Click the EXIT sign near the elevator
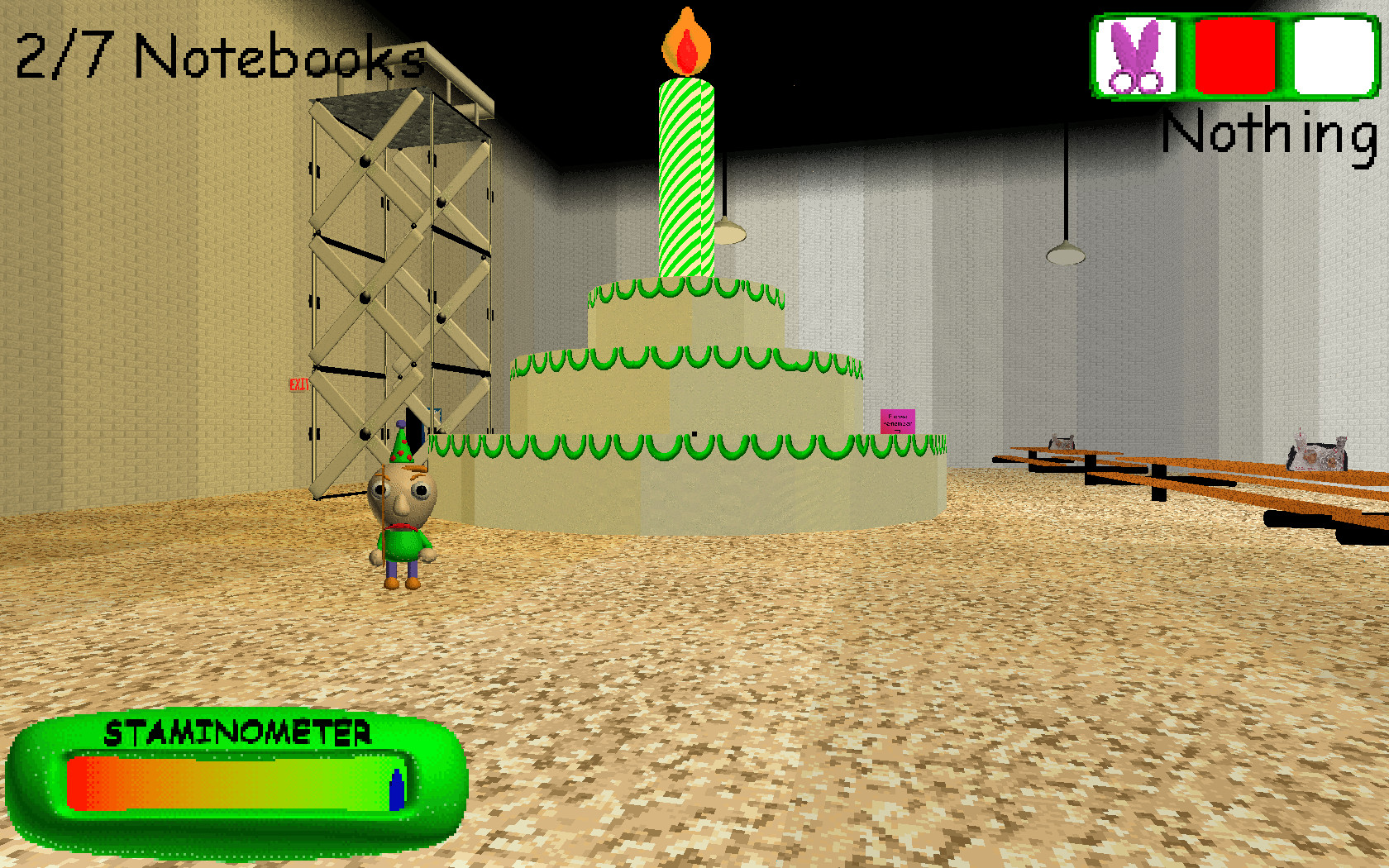Screen dimensions: 1389x868 pos(299,384)
